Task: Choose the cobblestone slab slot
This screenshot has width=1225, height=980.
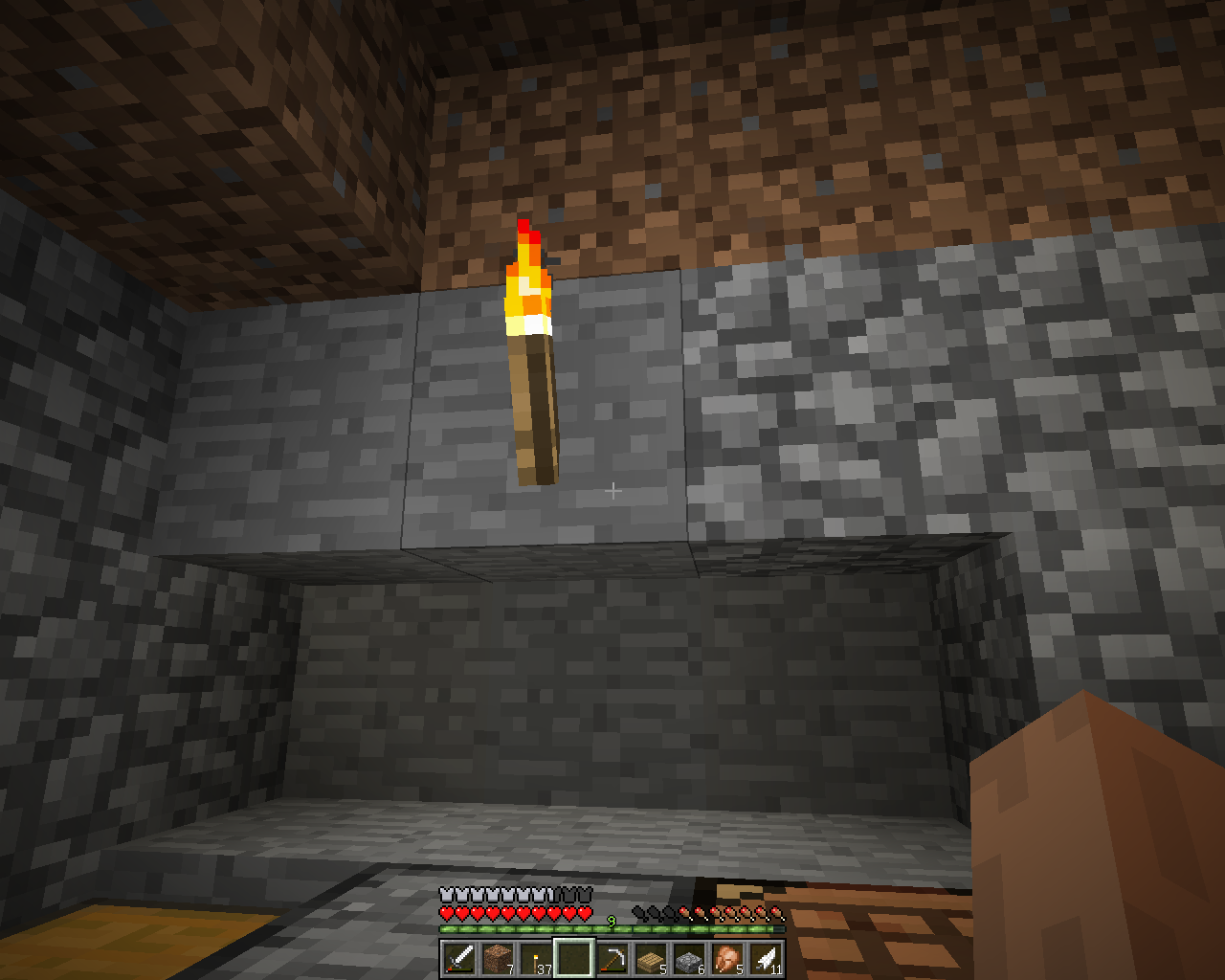Action: point(689,958)
